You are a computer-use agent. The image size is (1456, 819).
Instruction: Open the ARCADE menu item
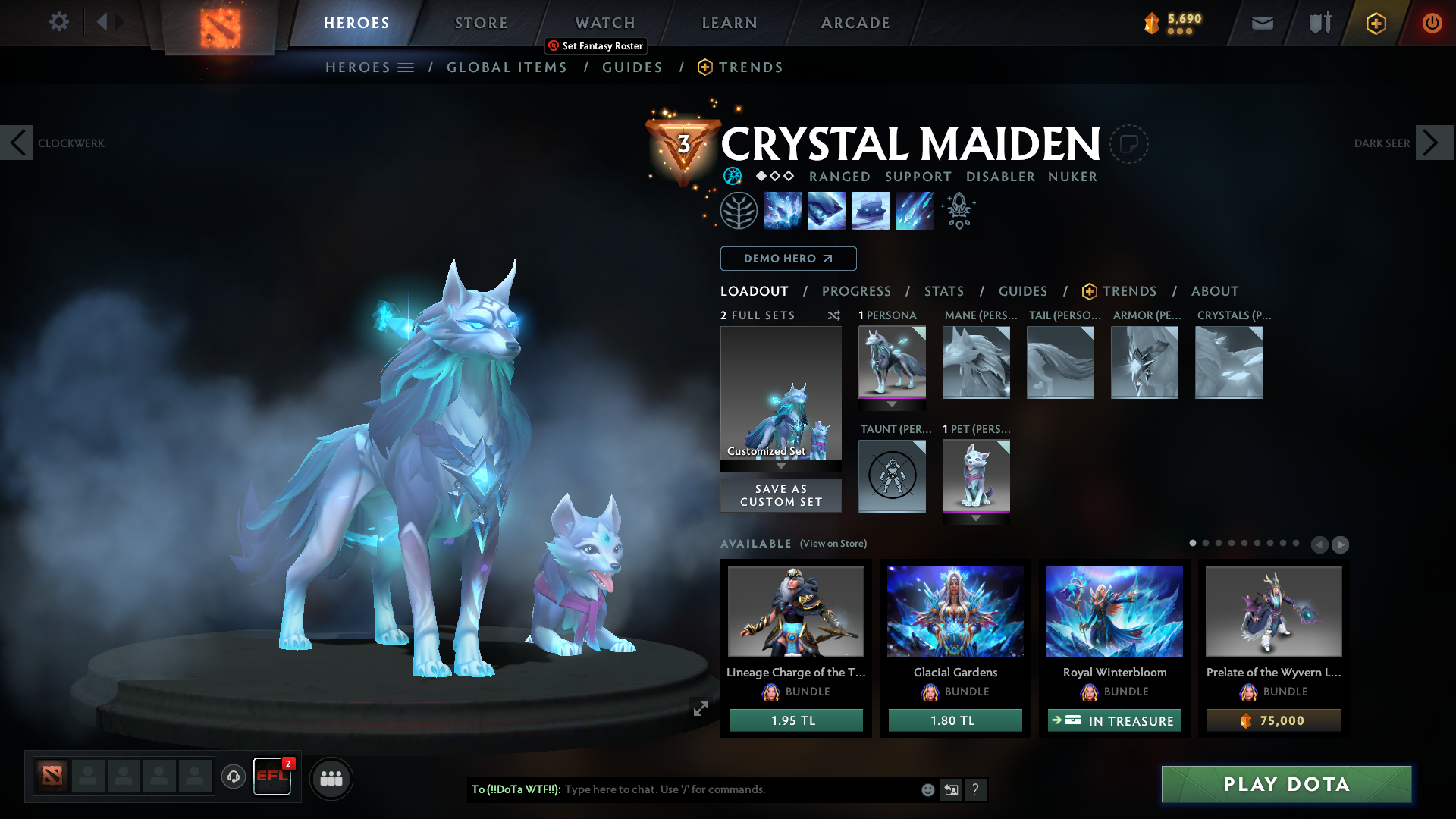point(855,23)
